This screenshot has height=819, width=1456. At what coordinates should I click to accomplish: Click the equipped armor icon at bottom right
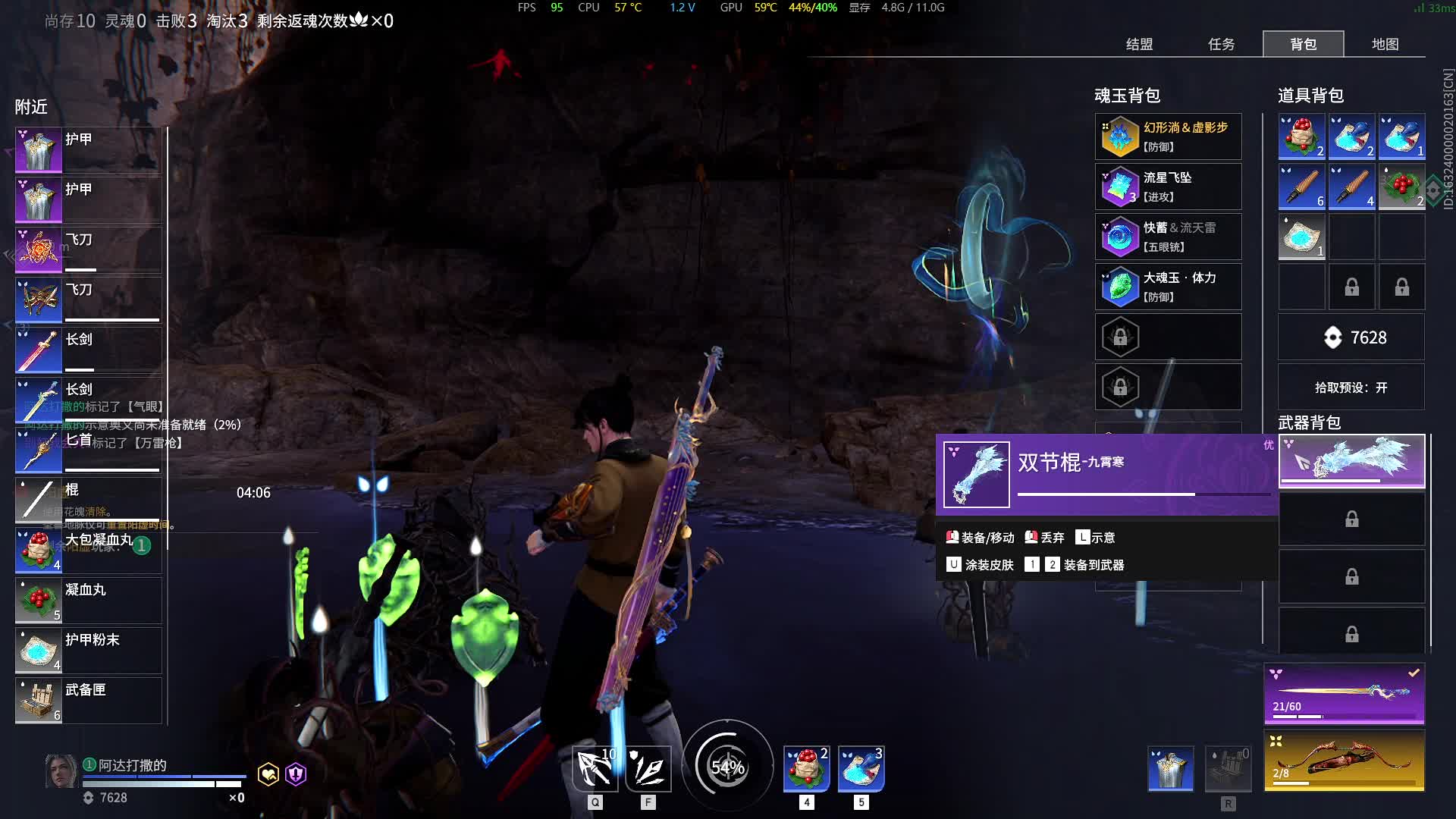click(1171, 768)
